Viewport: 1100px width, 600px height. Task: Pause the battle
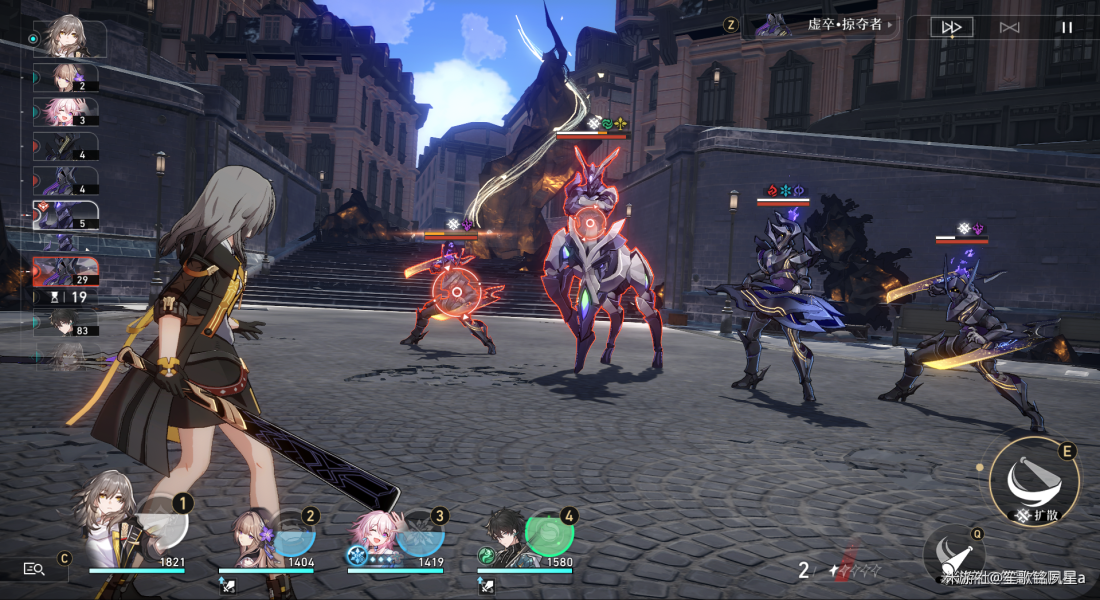click(1066, 27)
